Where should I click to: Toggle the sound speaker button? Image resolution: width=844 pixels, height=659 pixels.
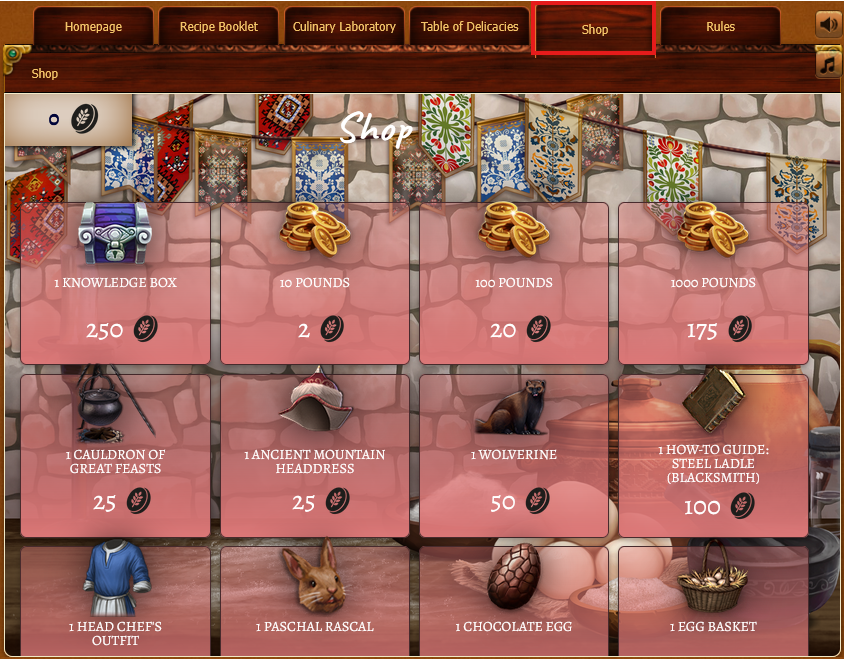tap(829, 24)
